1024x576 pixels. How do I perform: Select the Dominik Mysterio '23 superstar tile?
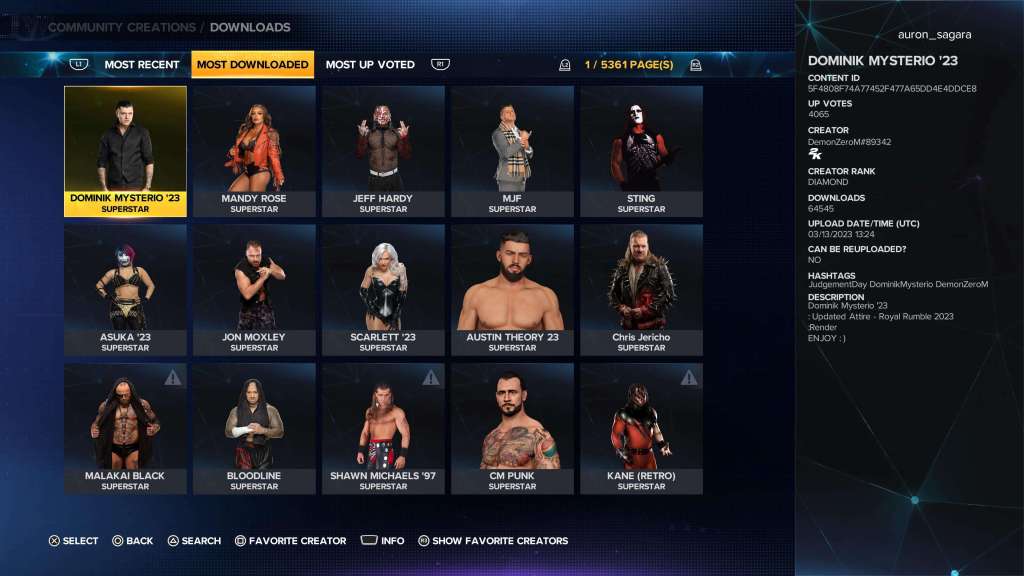click(x=125, y=150)
